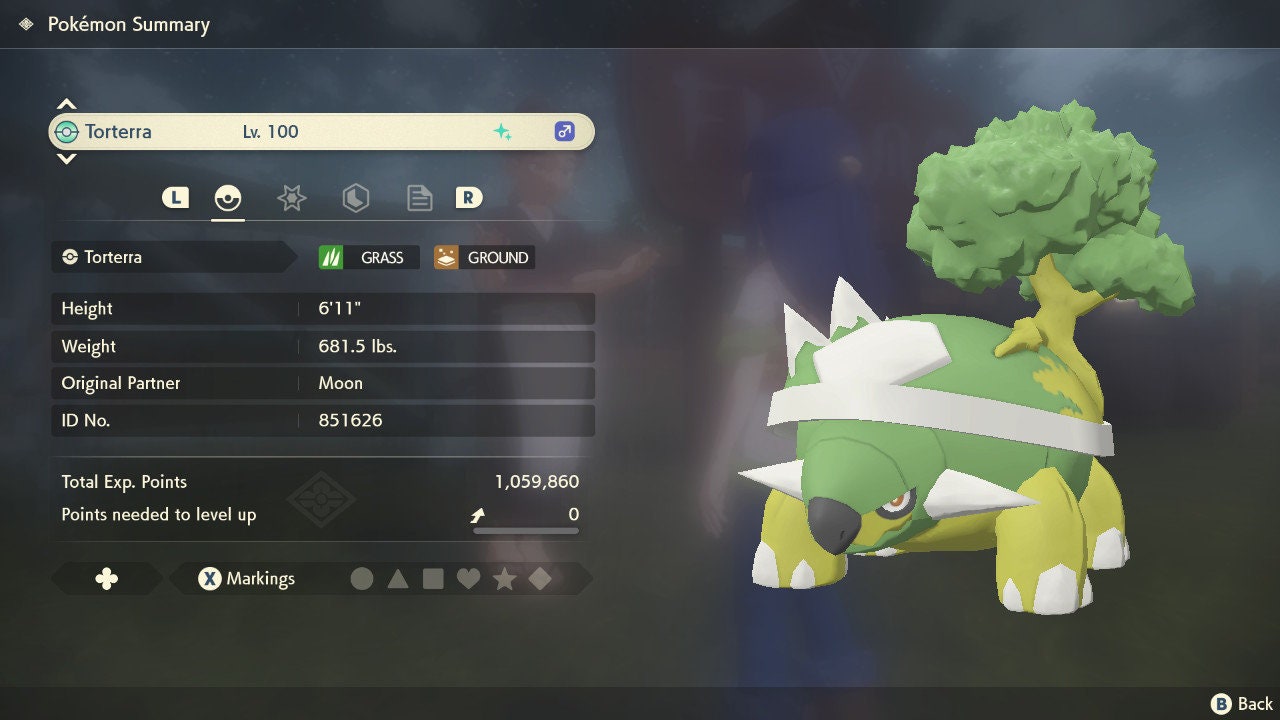Image resolution: width=1280 pixels, height=720 pixels.
Task: Click the clover-shaped mark icon
Action: 106,578
